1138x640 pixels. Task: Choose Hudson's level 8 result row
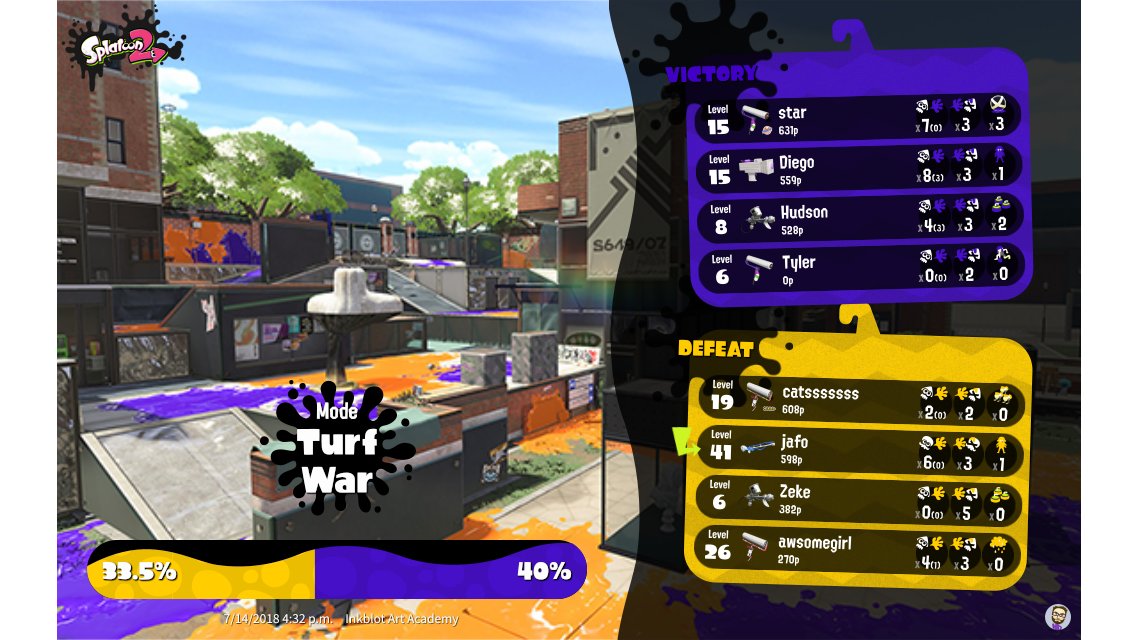pyautogui.click(x=860, y=219)
